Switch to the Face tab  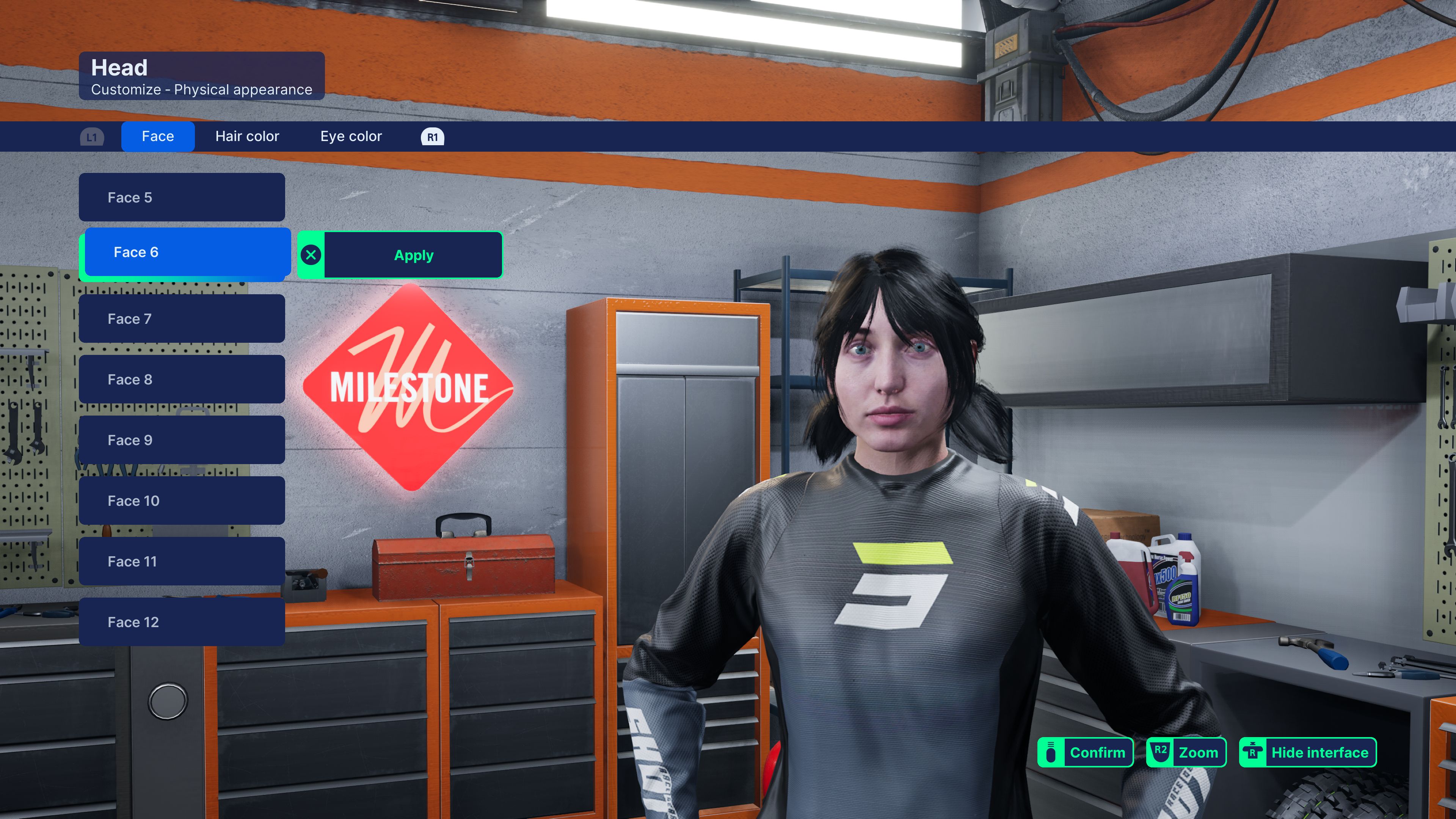pyautogui.click(x=158, y=136)
